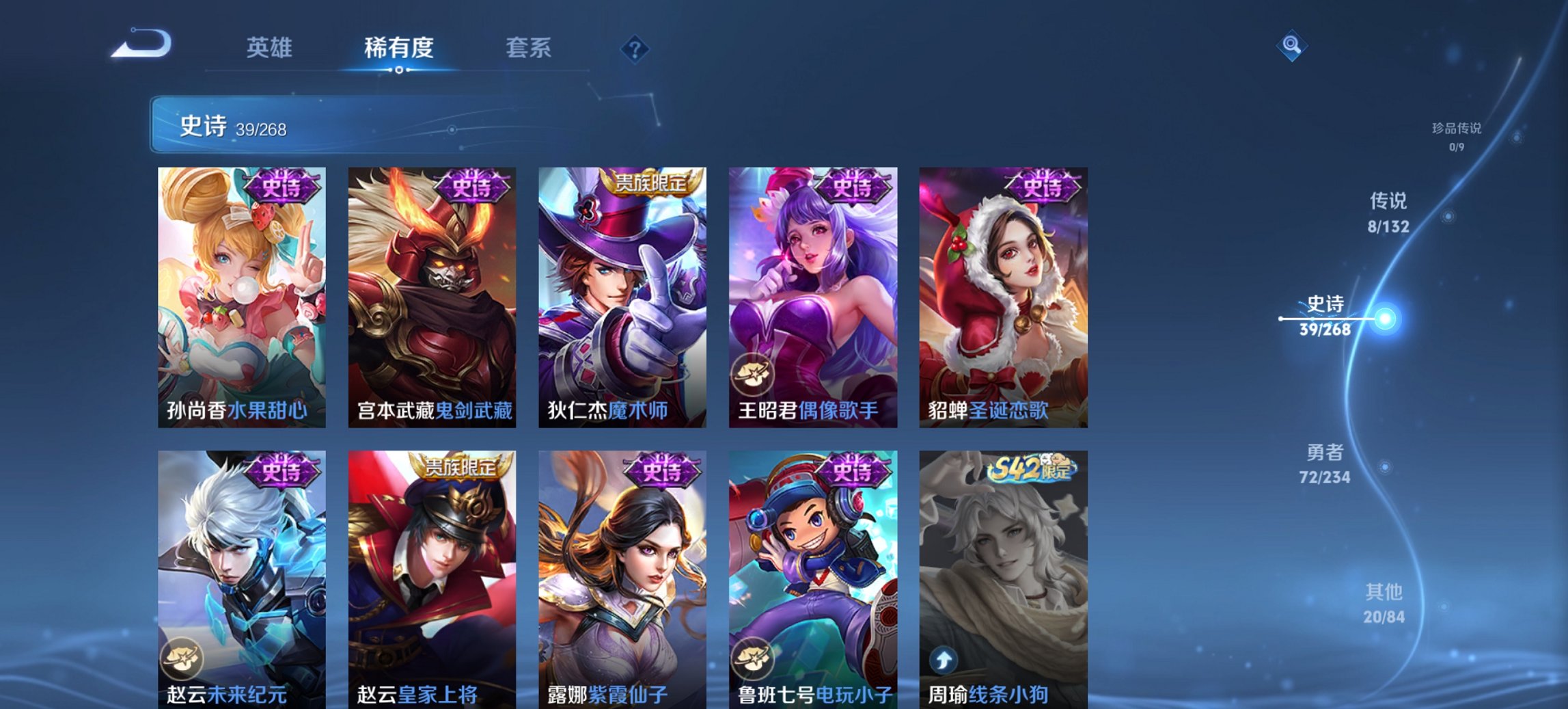
Task: Click the blue upgrade arrow on 周瑜 card
Action: coord(943,661)
